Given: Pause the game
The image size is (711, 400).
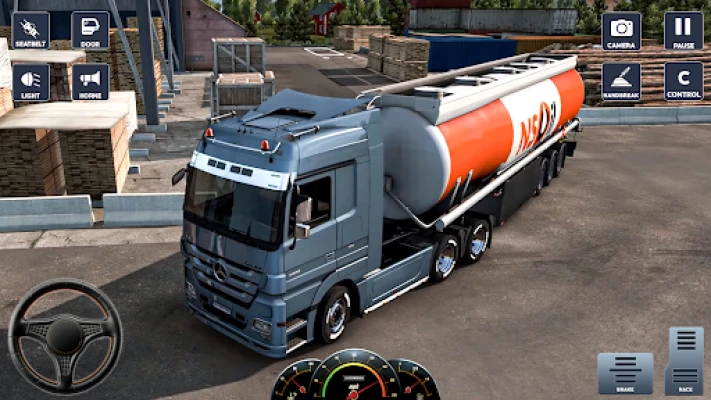Looking at the screenshot, I should coord(683,31).
